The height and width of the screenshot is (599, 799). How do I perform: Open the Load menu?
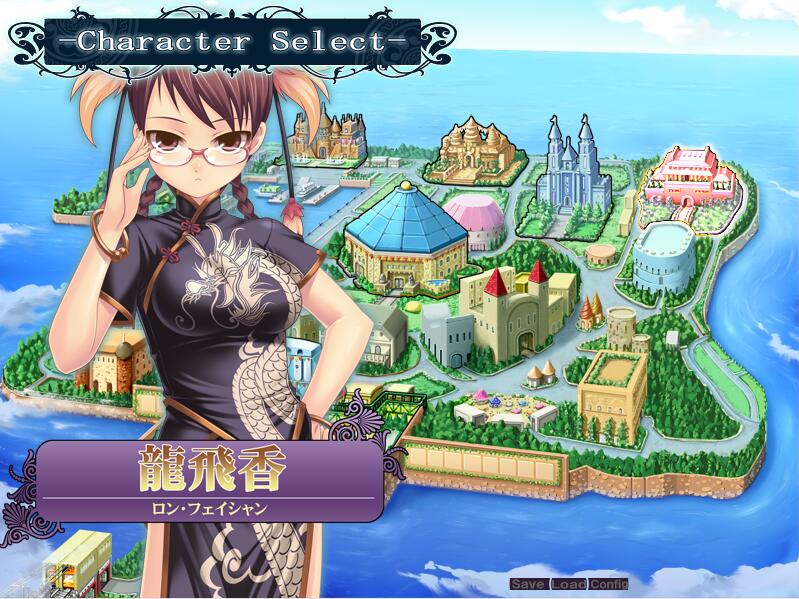pos(568,584)
